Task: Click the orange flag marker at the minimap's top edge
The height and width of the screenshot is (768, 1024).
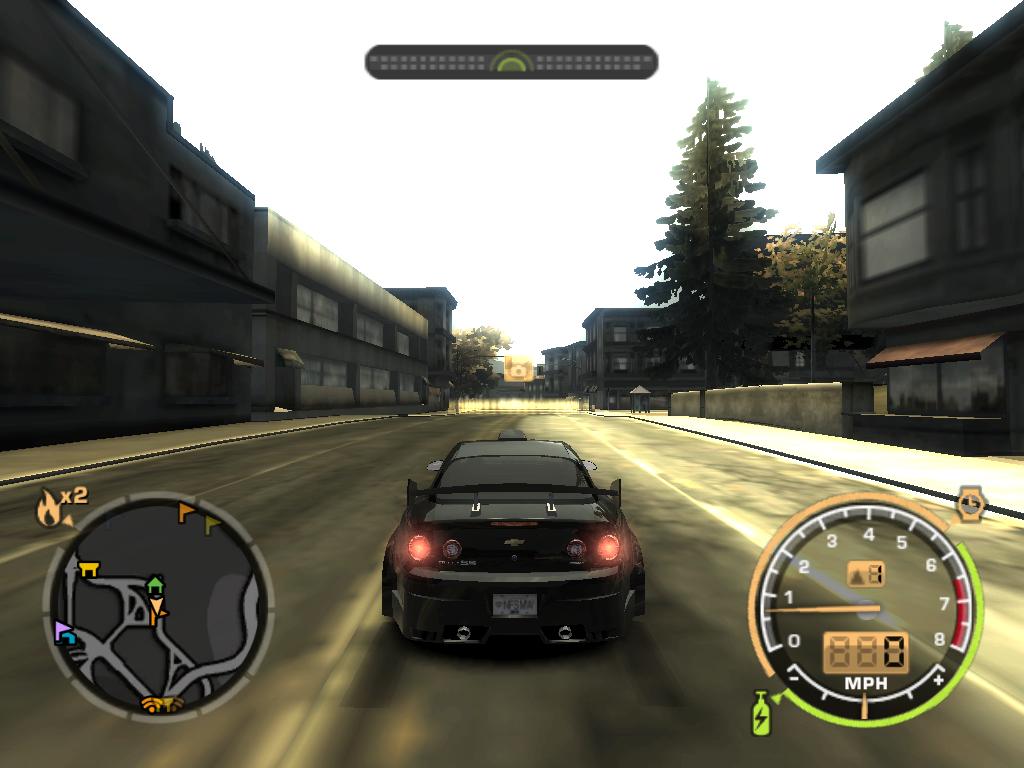Action: tap(186, 513)
